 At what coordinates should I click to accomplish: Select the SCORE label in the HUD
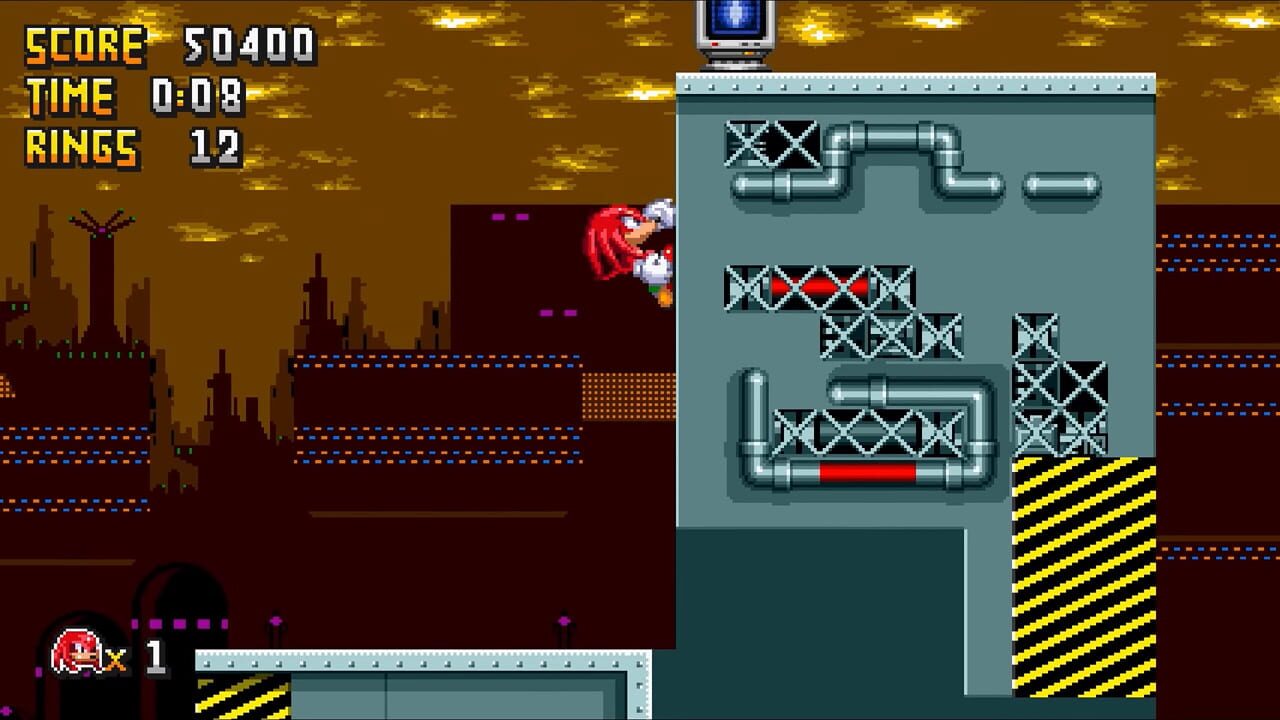coord(85,45)
